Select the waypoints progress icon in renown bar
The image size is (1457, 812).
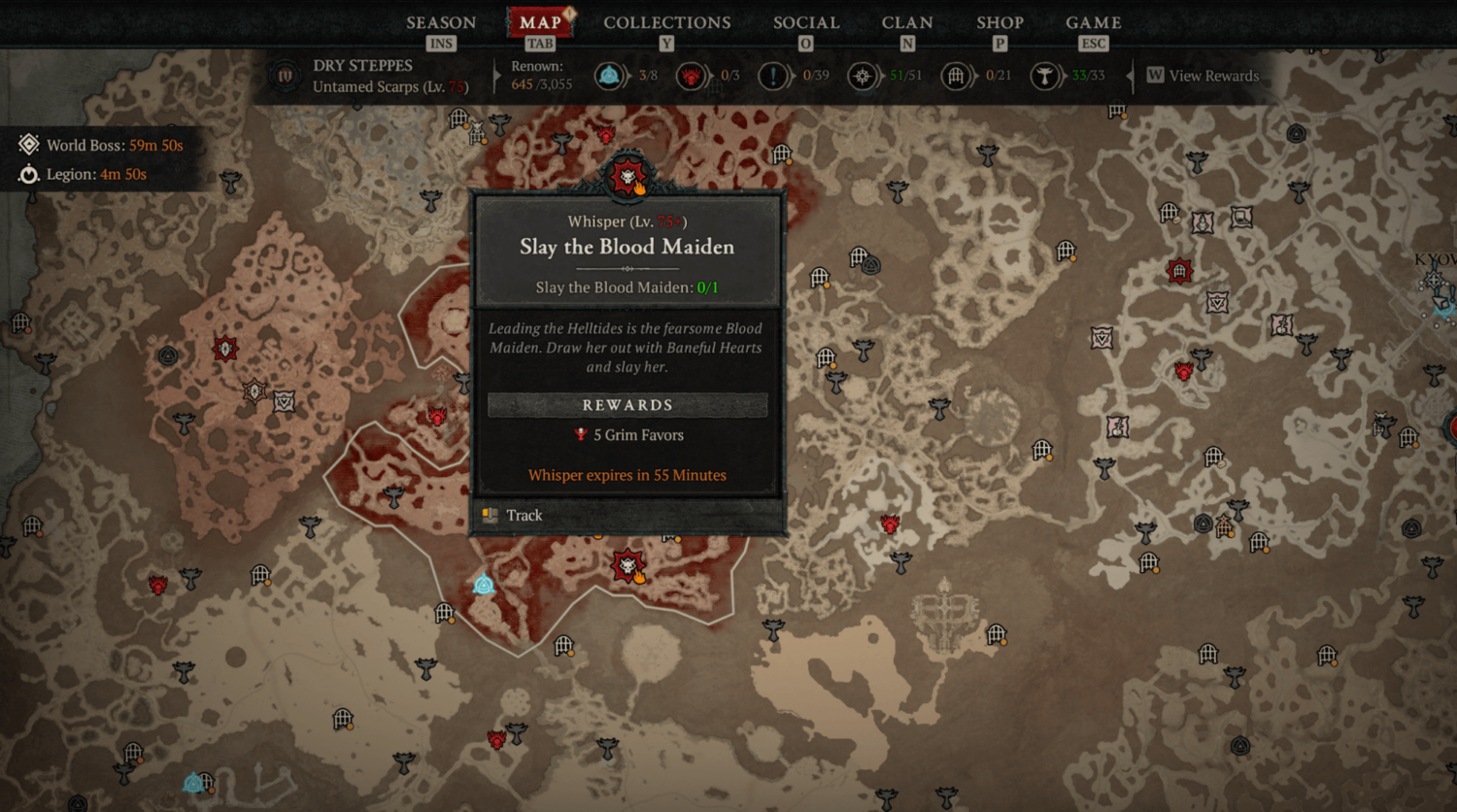pyautogui.click(x=609, y=76)
